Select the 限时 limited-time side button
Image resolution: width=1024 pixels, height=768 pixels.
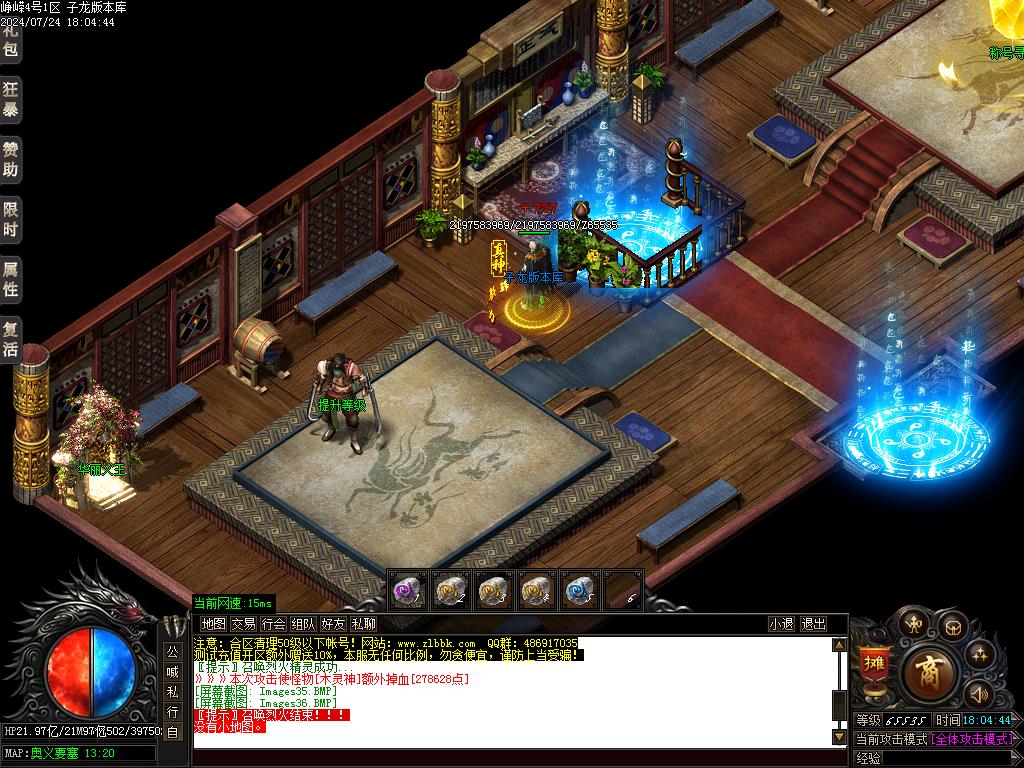(10, 220)
